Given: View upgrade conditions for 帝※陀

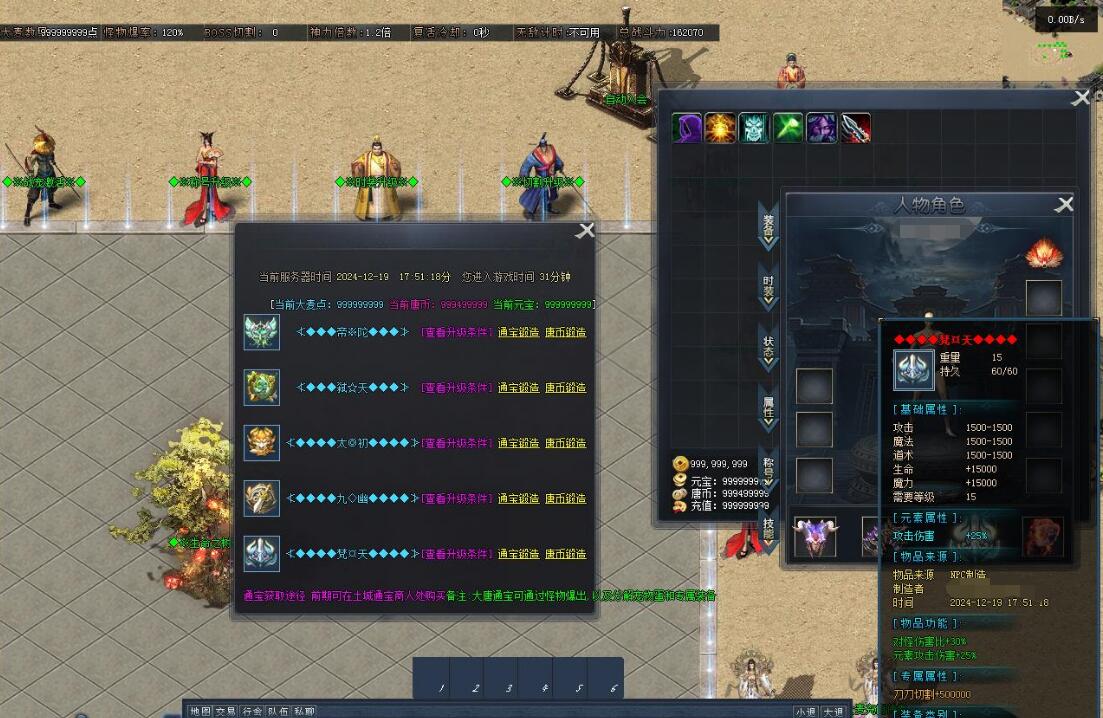Looking at the screenshot, I should pos(456,332).
